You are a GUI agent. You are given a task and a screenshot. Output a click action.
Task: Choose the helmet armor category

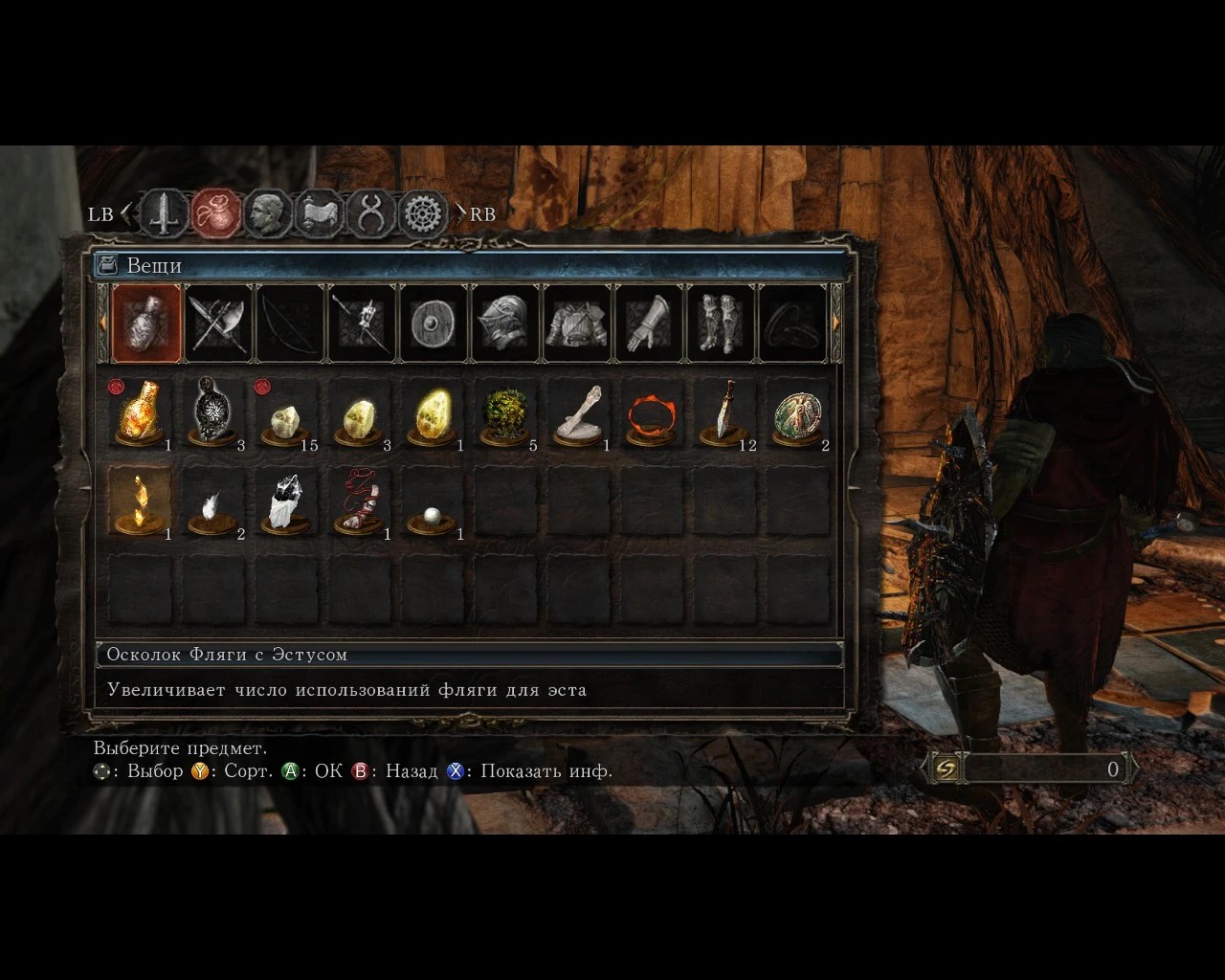505,323
